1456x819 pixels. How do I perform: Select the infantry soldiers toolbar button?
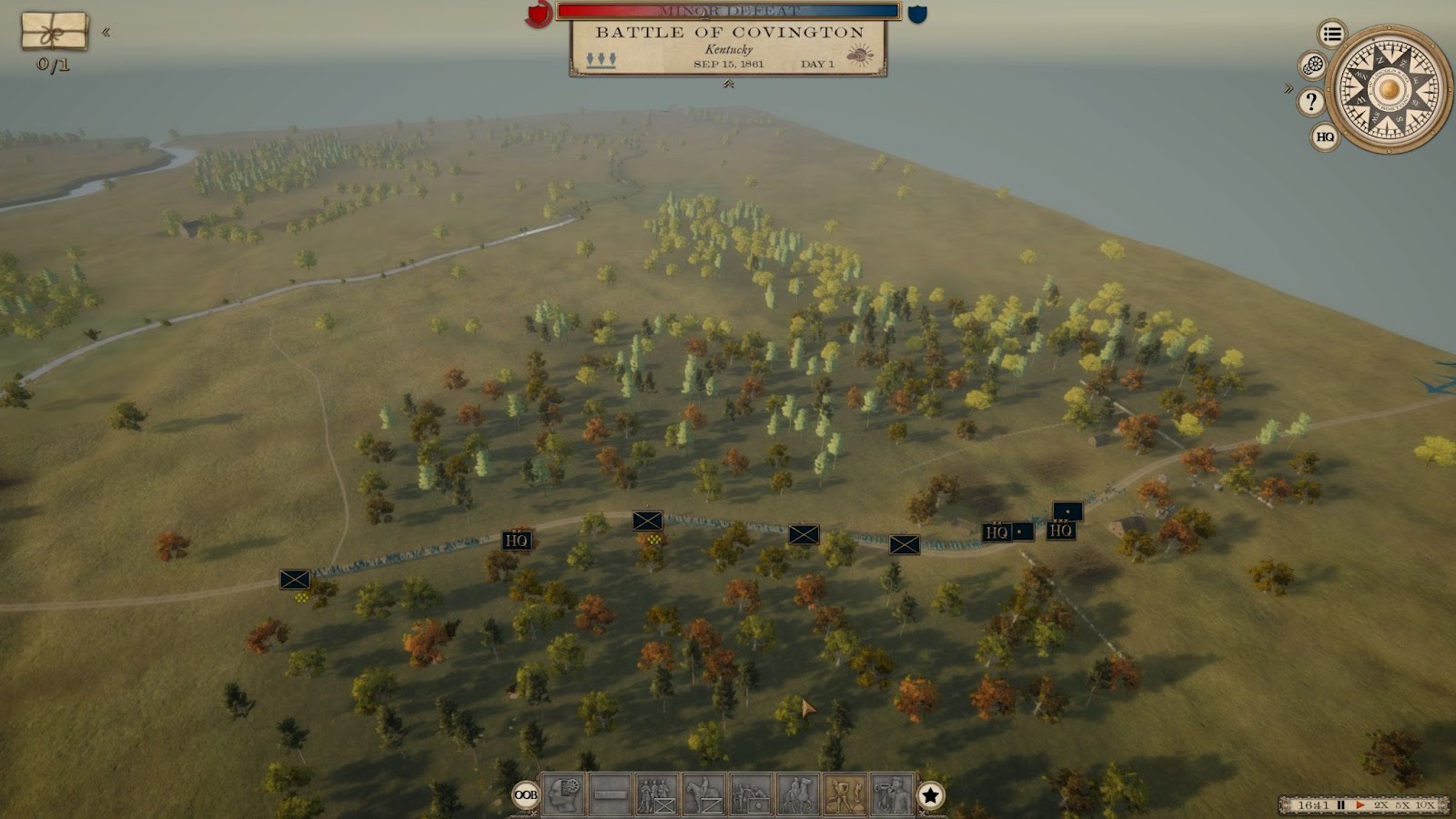coord(657,794)
